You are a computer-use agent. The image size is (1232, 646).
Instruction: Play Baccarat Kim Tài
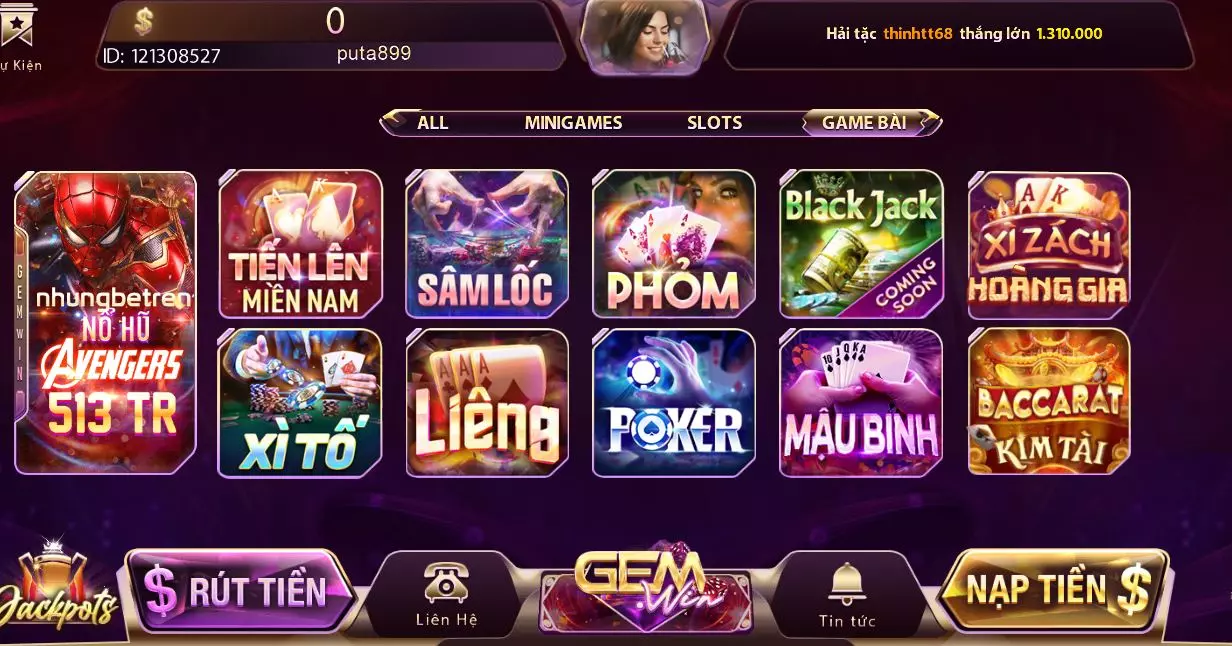1048,402
